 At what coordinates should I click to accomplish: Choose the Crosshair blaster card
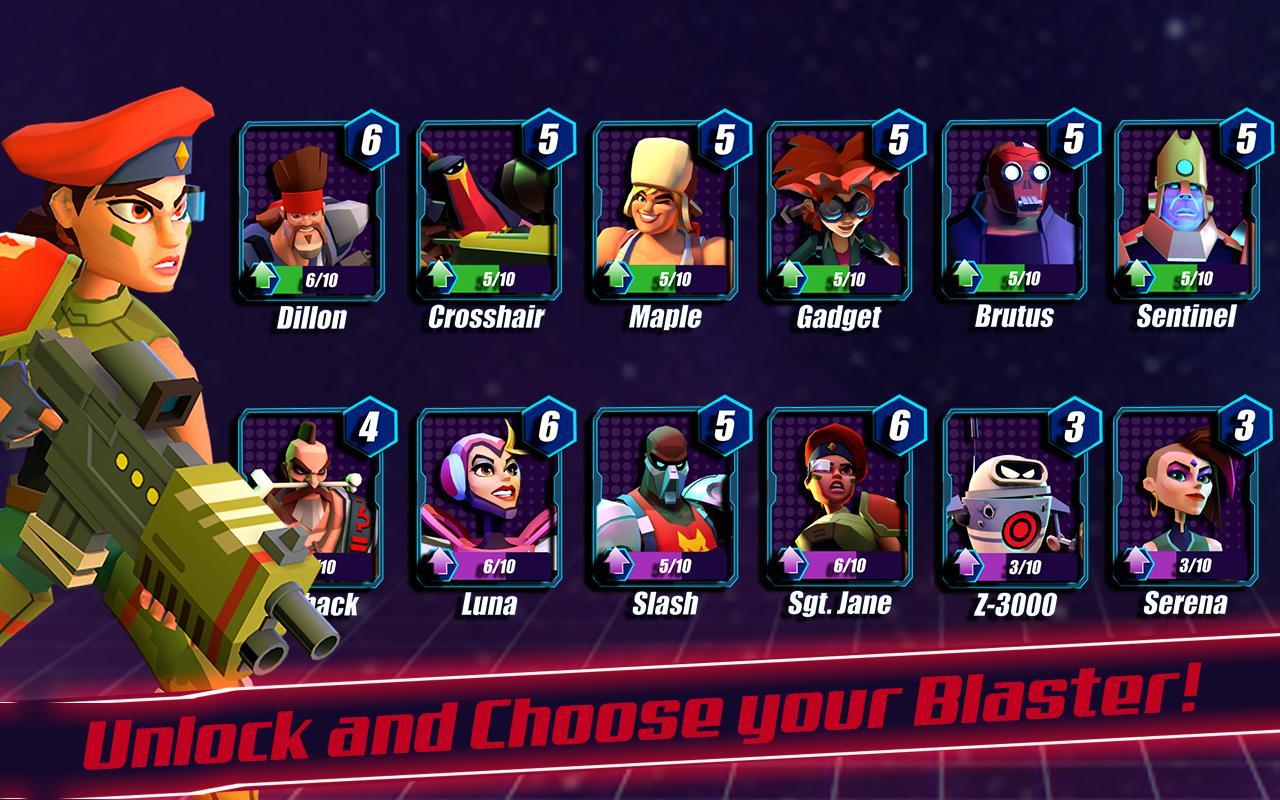tap(489, 215)
